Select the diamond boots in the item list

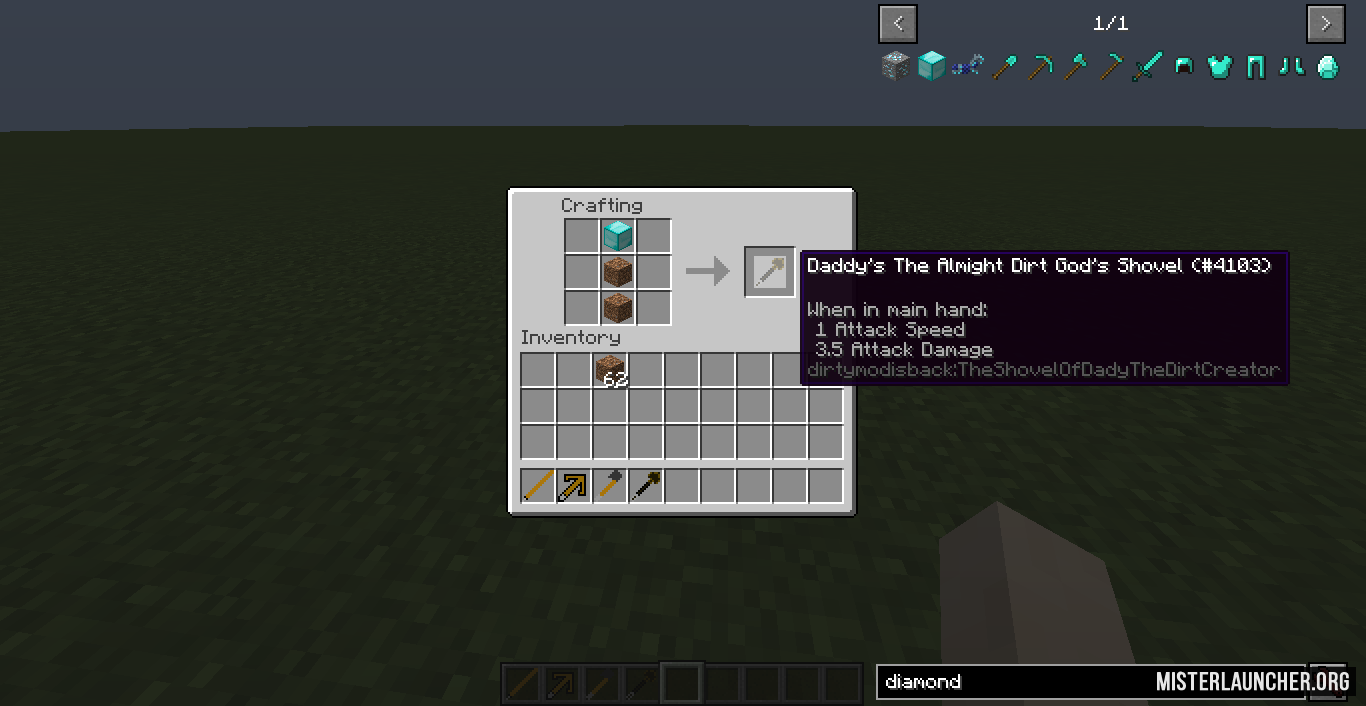[x=1291, y=67]
